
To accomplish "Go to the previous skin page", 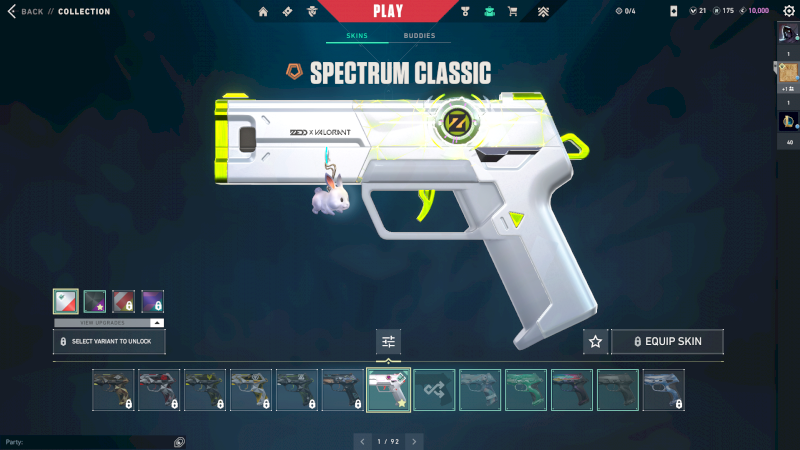I will point(362,440).
